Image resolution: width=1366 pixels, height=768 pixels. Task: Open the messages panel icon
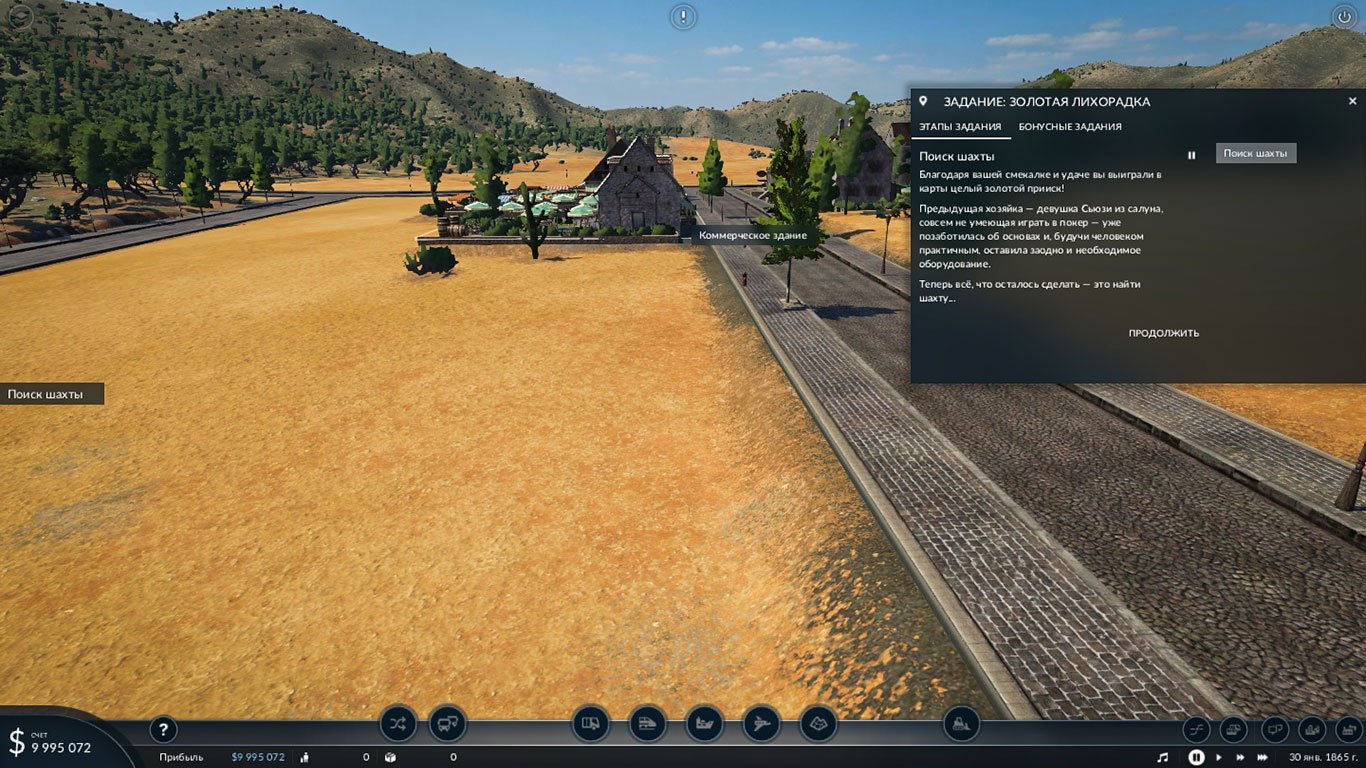(1276, 729)
